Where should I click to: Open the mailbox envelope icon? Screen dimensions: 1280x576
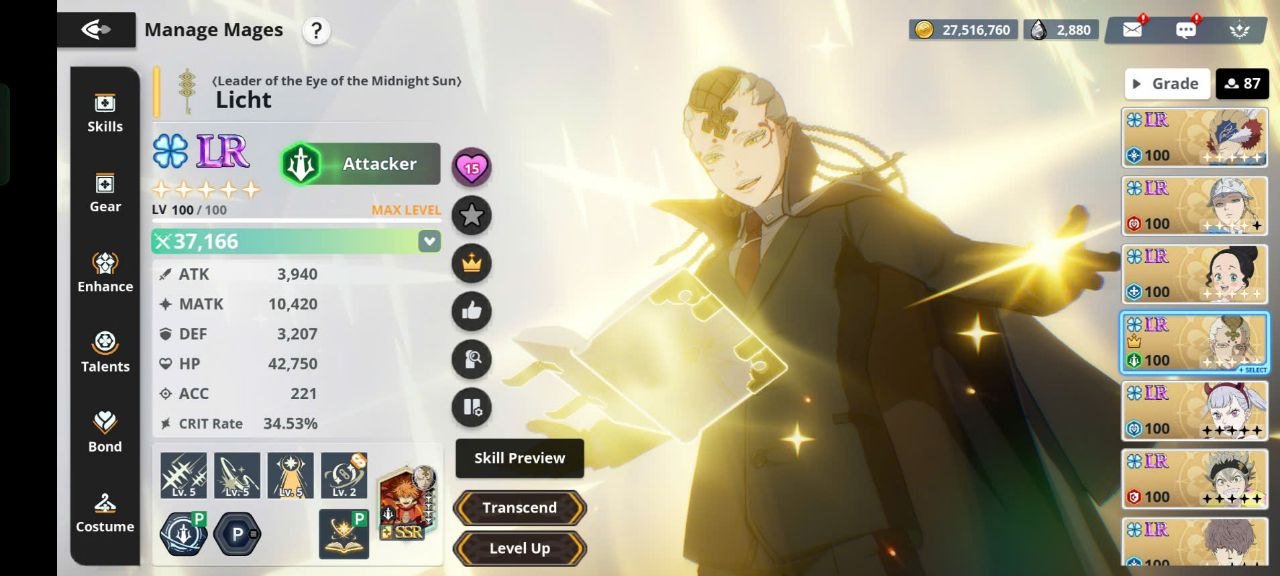pos(1132,30)
